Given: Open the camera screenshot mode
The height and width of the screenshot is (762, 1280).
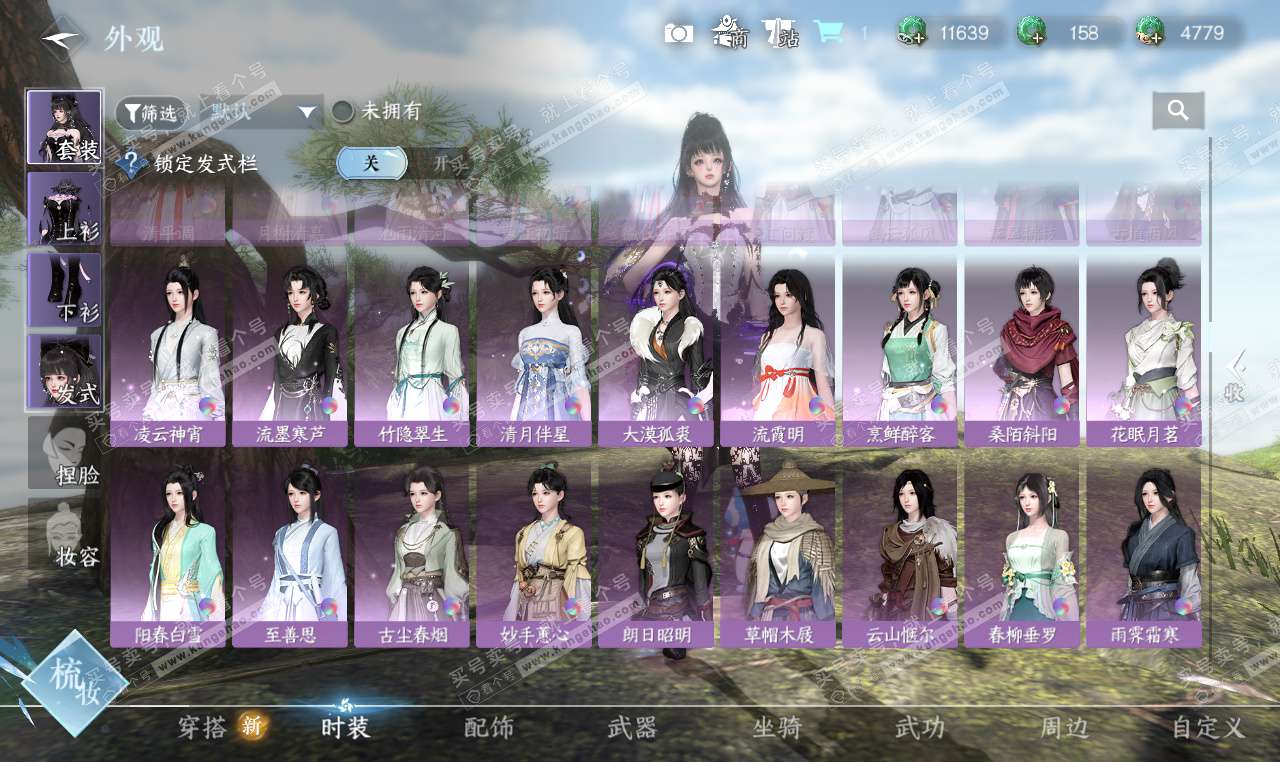Looking at the screenshot, I should point(678,33).
